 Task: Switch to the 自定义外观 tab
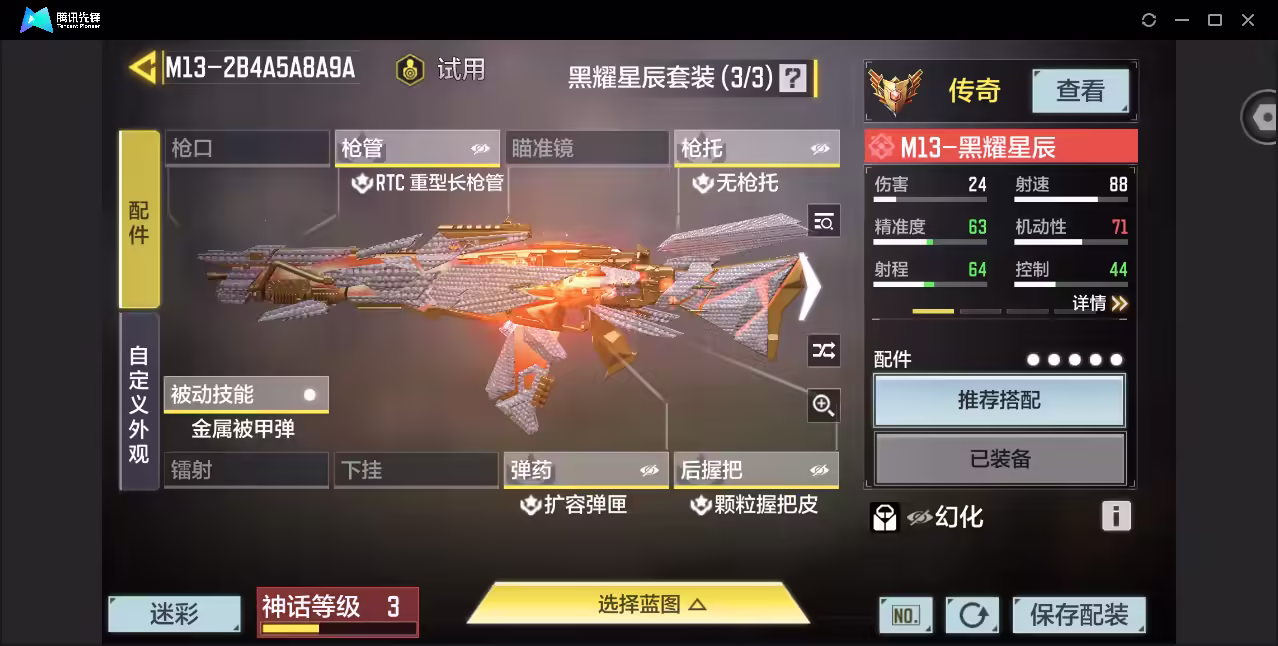coord(139,403)
